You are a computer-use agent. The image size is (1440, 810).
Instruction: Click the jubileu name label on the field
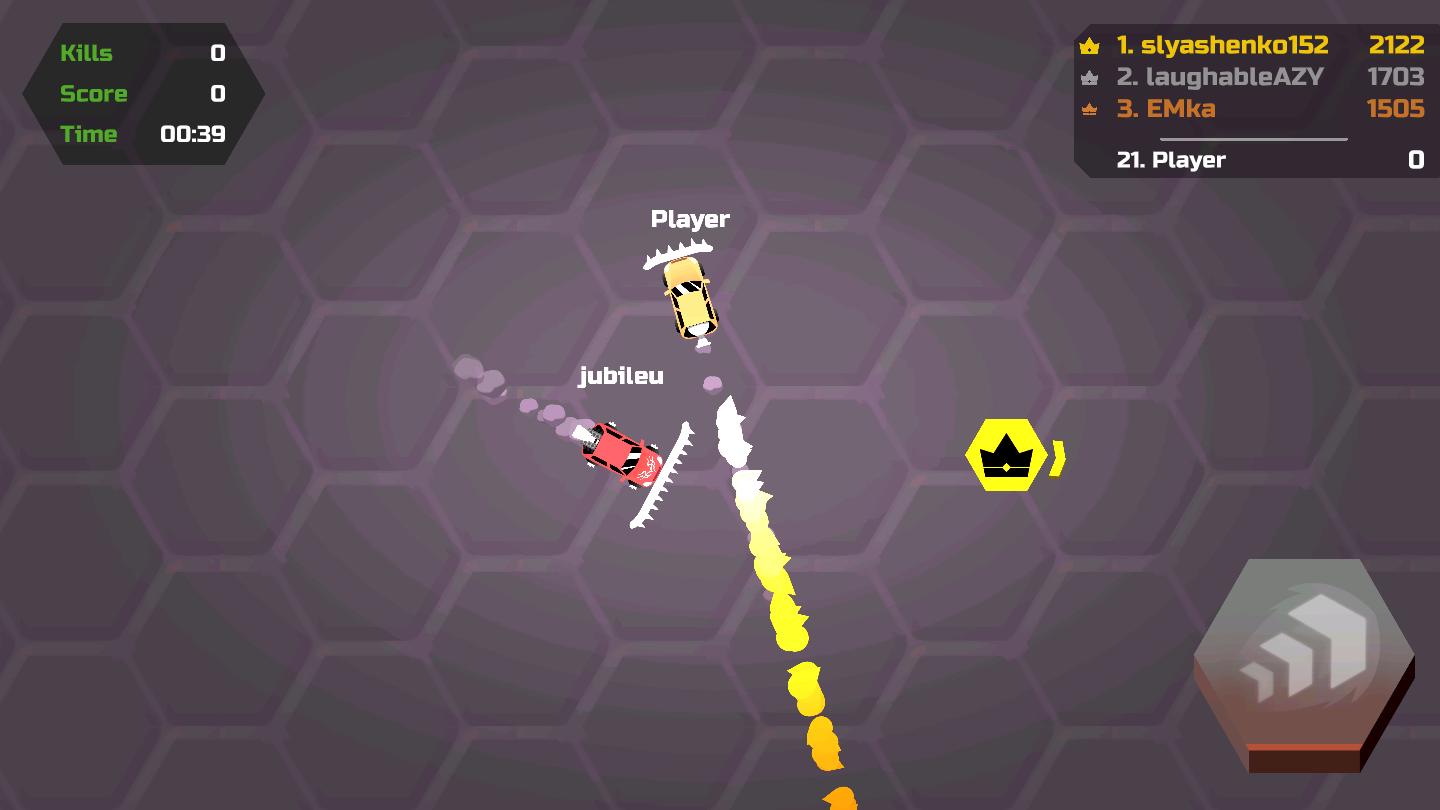coord(622,376)
